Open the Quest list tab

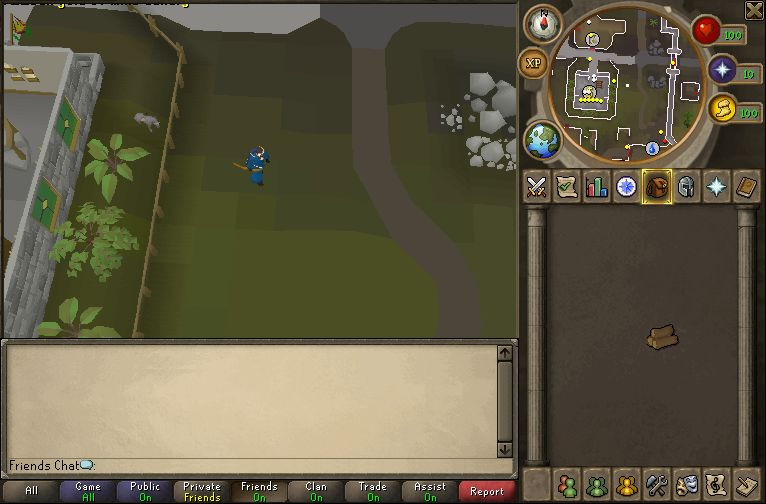pos(567,187)
